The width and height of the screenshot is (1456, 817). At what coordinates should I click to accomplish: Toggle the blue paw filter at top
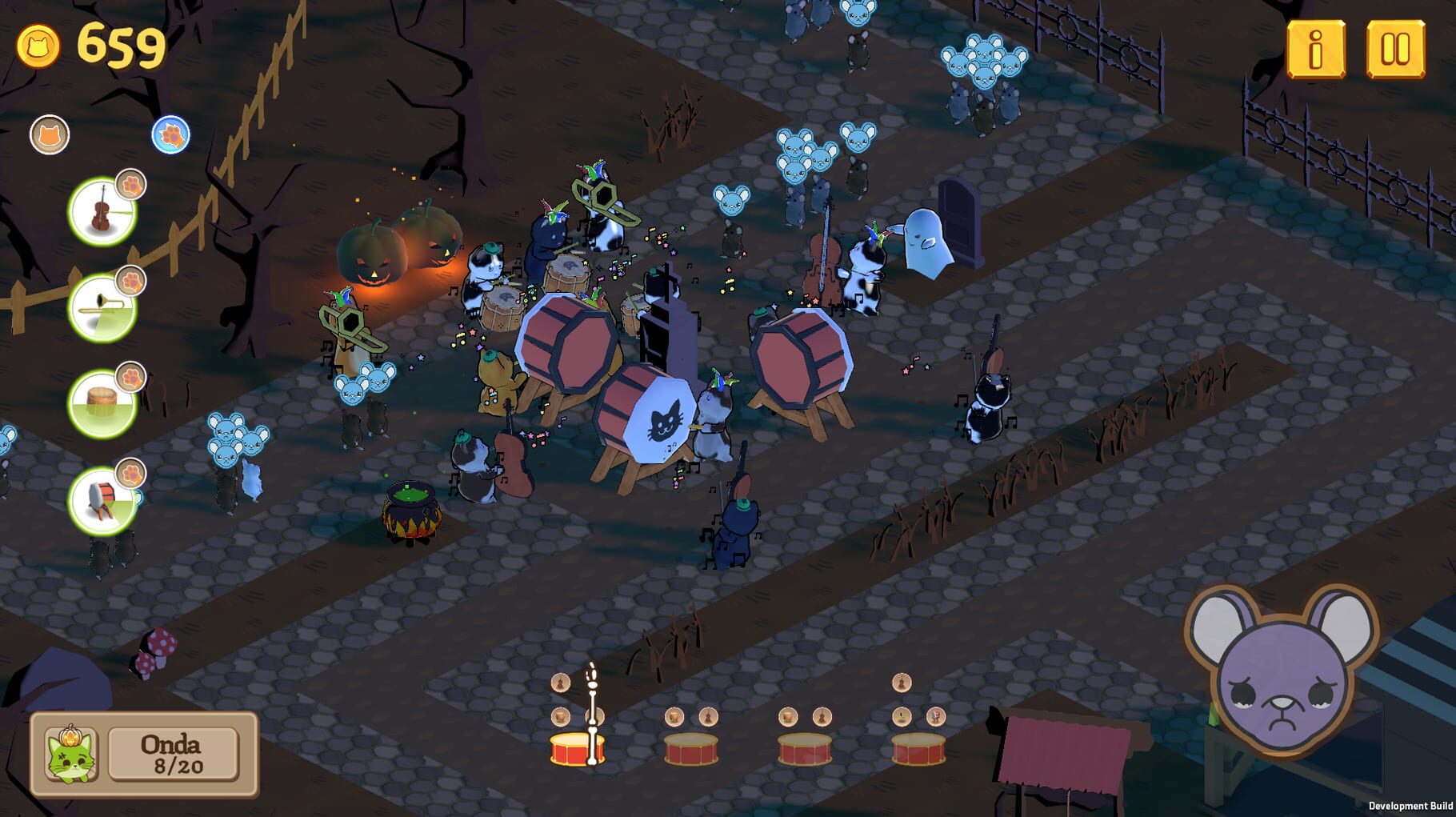170,134
